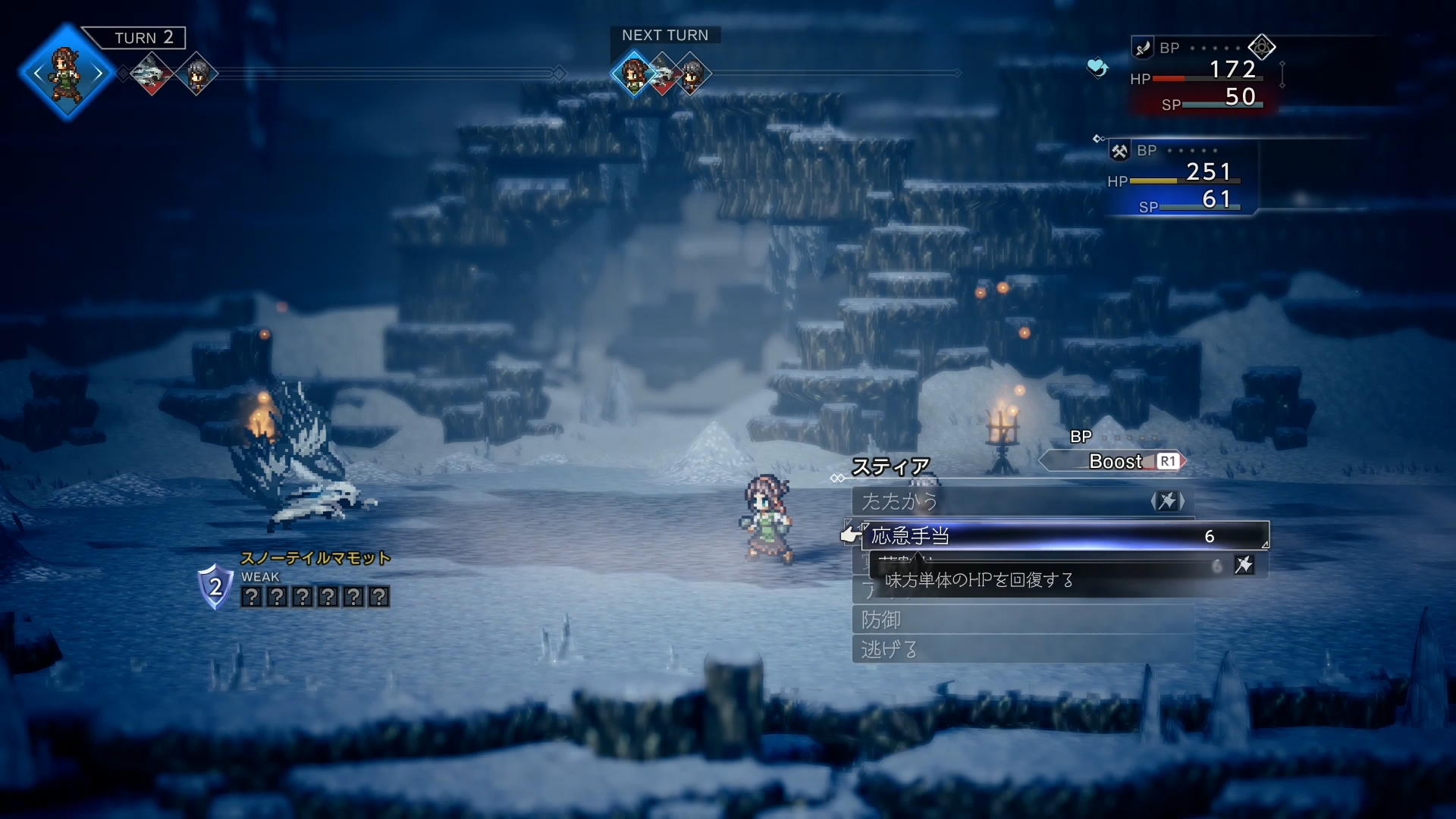Target the スノーテイルマモット weakness panel

[x=314, y=597]
